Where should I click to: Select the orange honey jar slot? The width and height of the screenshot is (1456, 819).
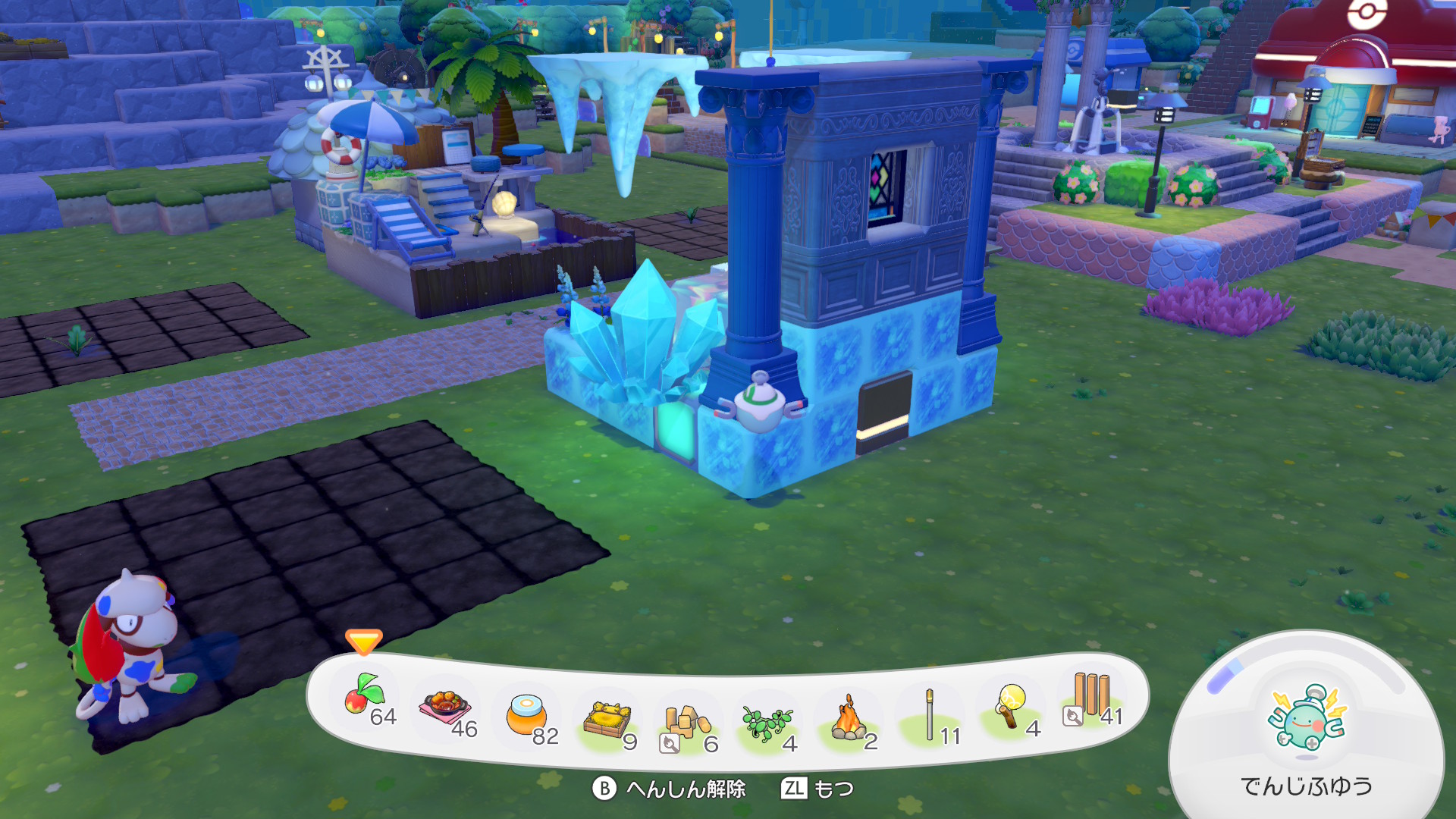point(527,716)
